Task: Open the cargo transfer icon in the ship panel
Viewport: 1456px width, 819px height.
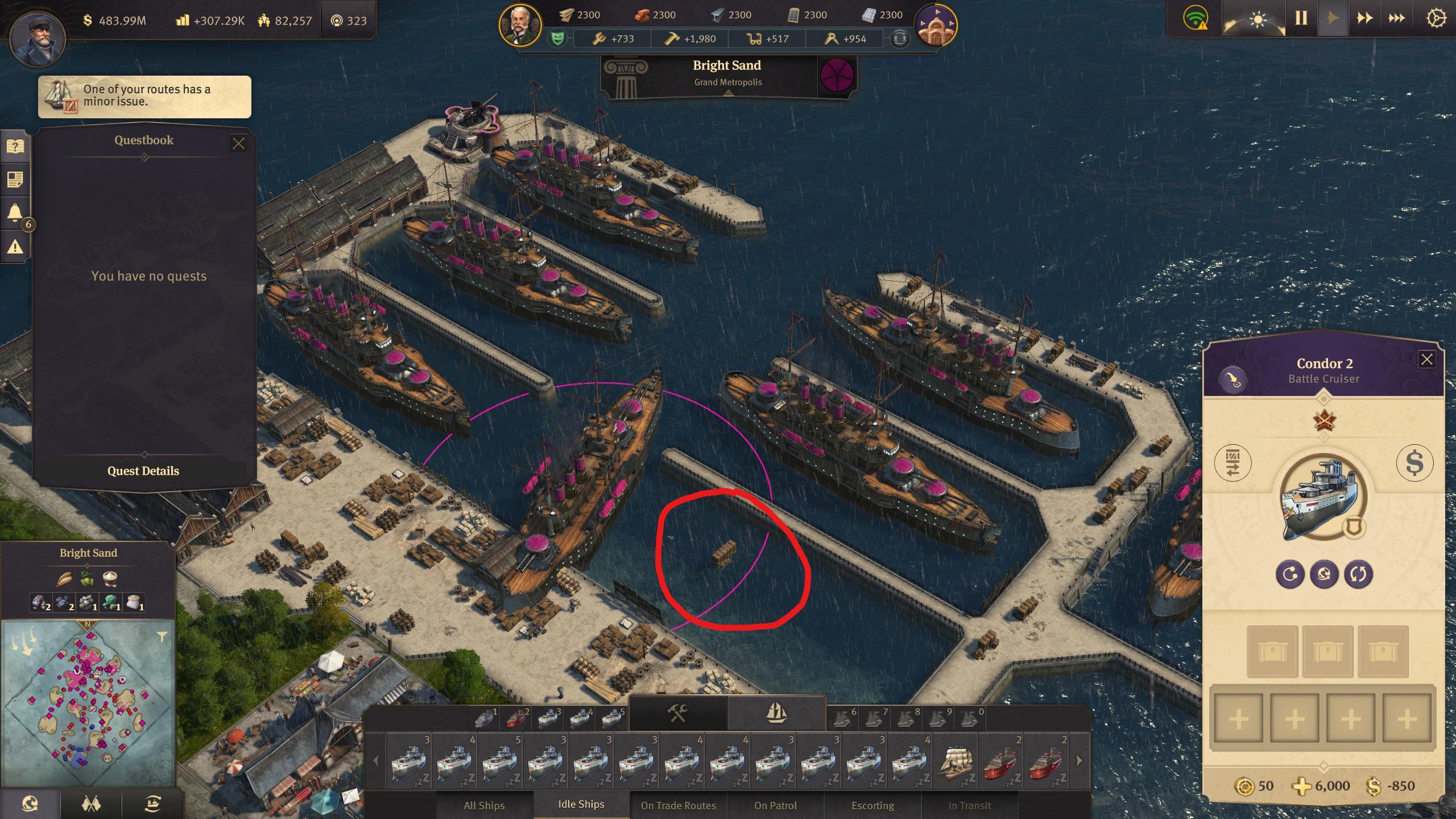Action: click(x=1234, y=462)
